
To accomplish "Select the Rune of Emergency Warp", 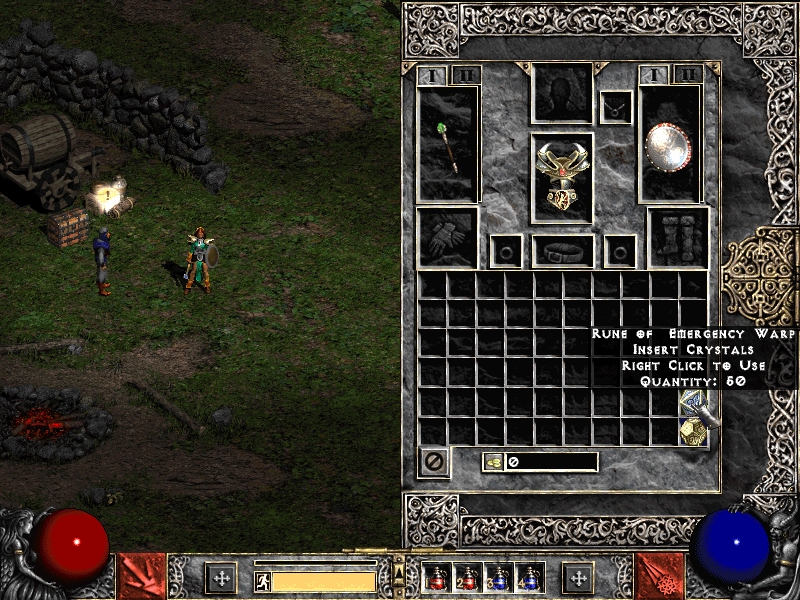I will point(694,404).
